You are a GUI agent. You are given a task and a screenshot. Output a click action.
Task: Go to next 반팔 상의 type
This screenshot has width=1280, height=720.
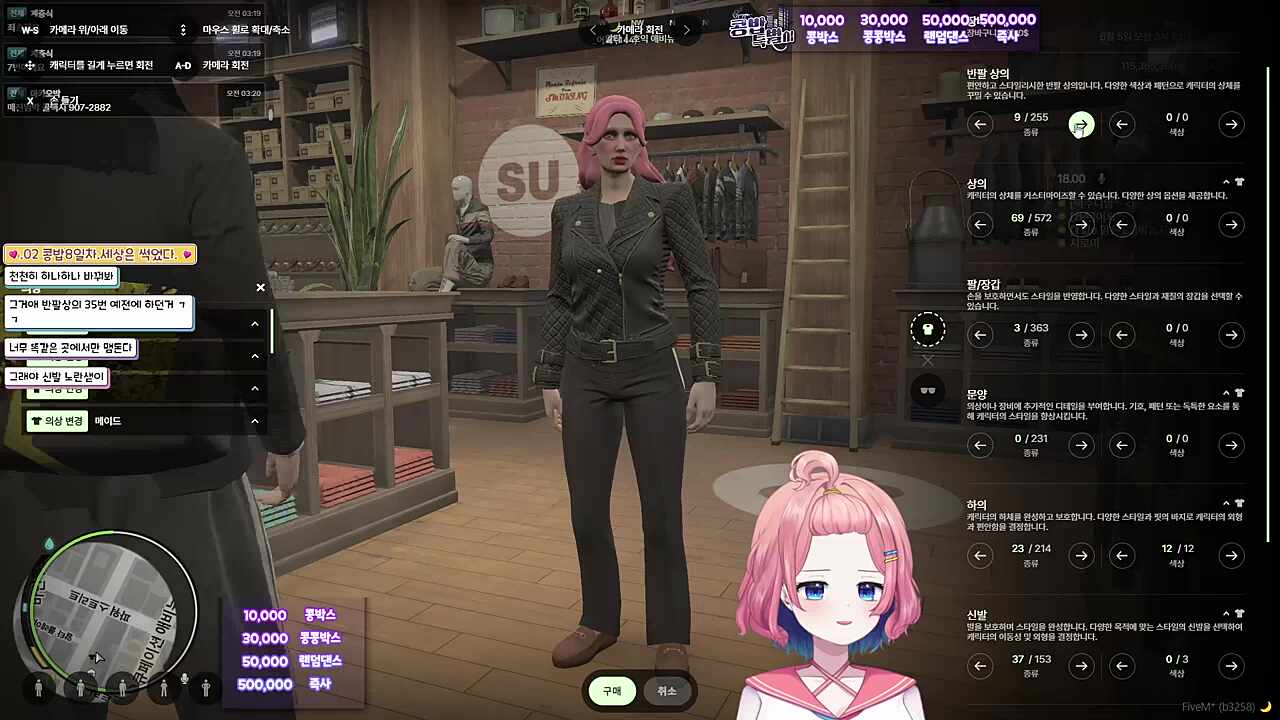(1081, 124)
